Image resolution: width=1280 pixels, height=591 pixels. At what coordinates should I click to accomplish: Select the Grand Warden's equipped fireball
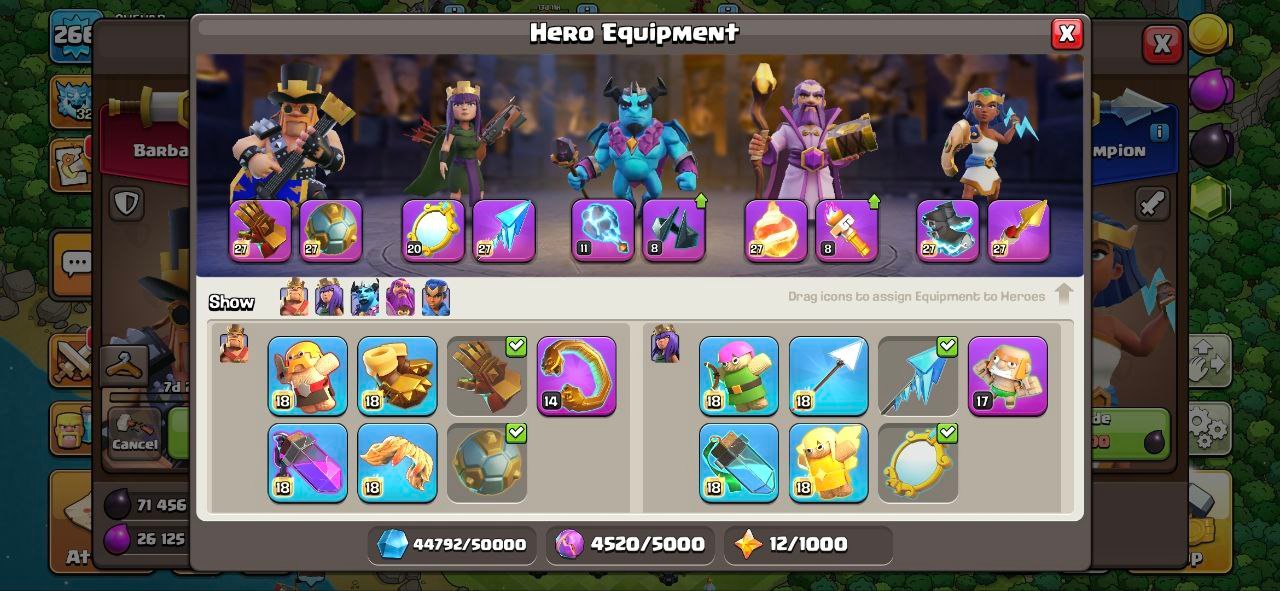pos(775,230)
